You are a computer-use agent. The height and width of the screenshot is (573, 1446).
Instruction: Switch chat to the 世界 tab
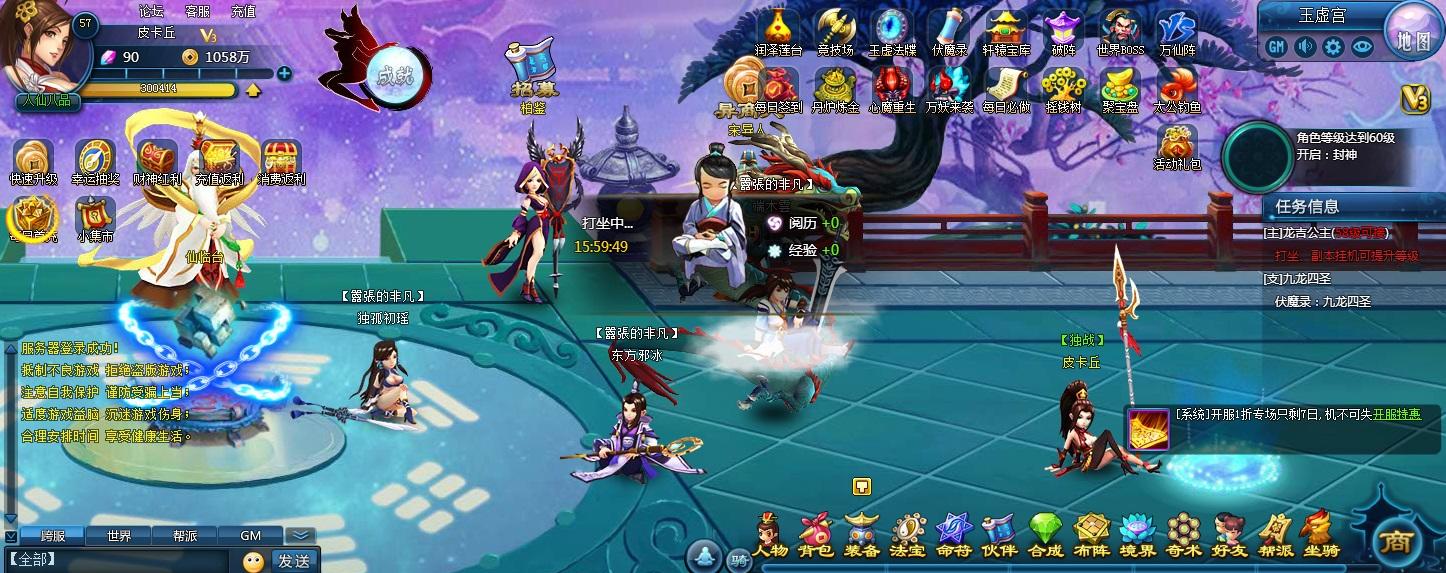pyautogui.click(x=119, y=535)
